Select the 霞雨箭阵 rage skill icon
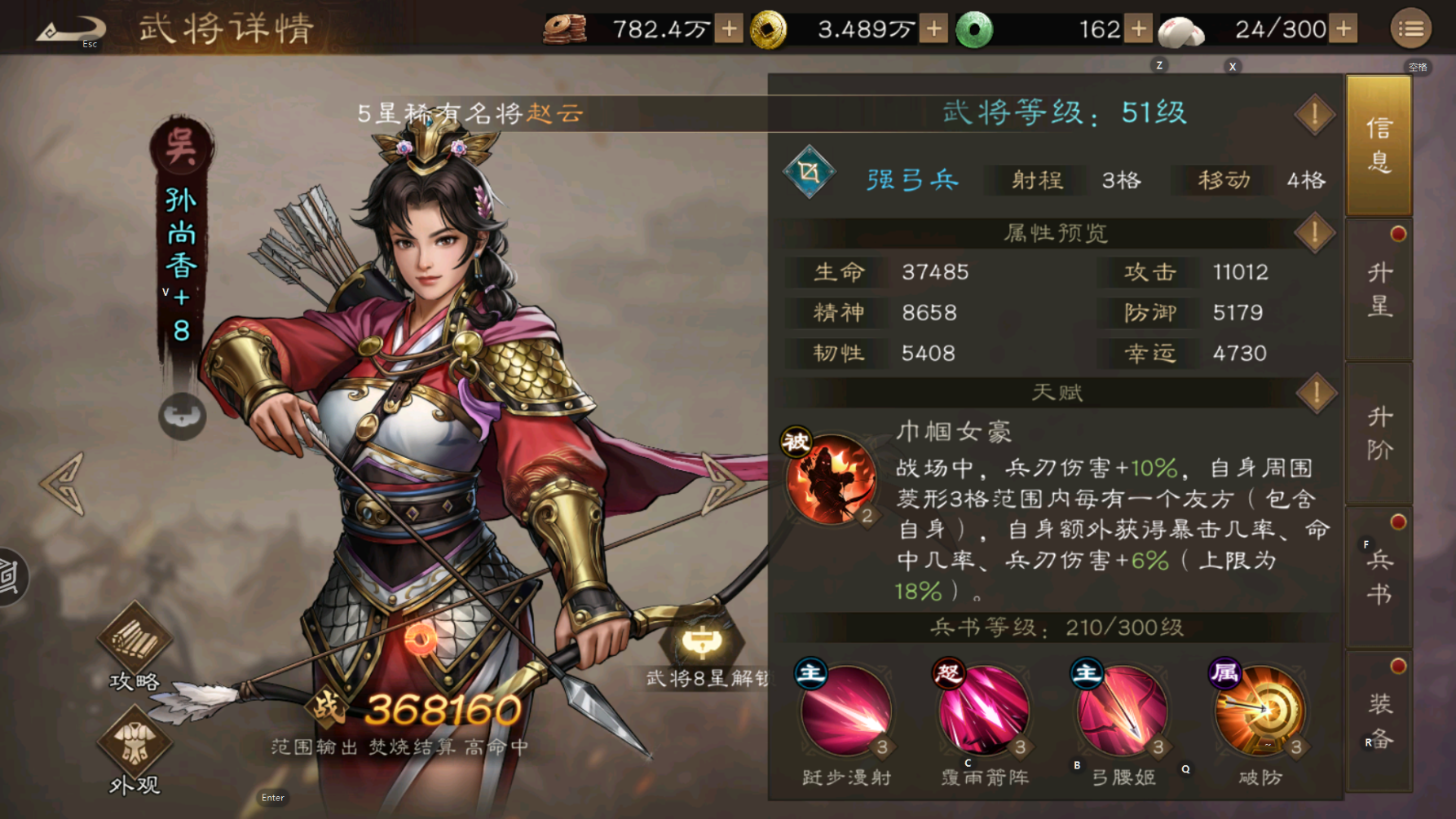The height and width of the screenshot is (819, 1456). tap(983, 710)
